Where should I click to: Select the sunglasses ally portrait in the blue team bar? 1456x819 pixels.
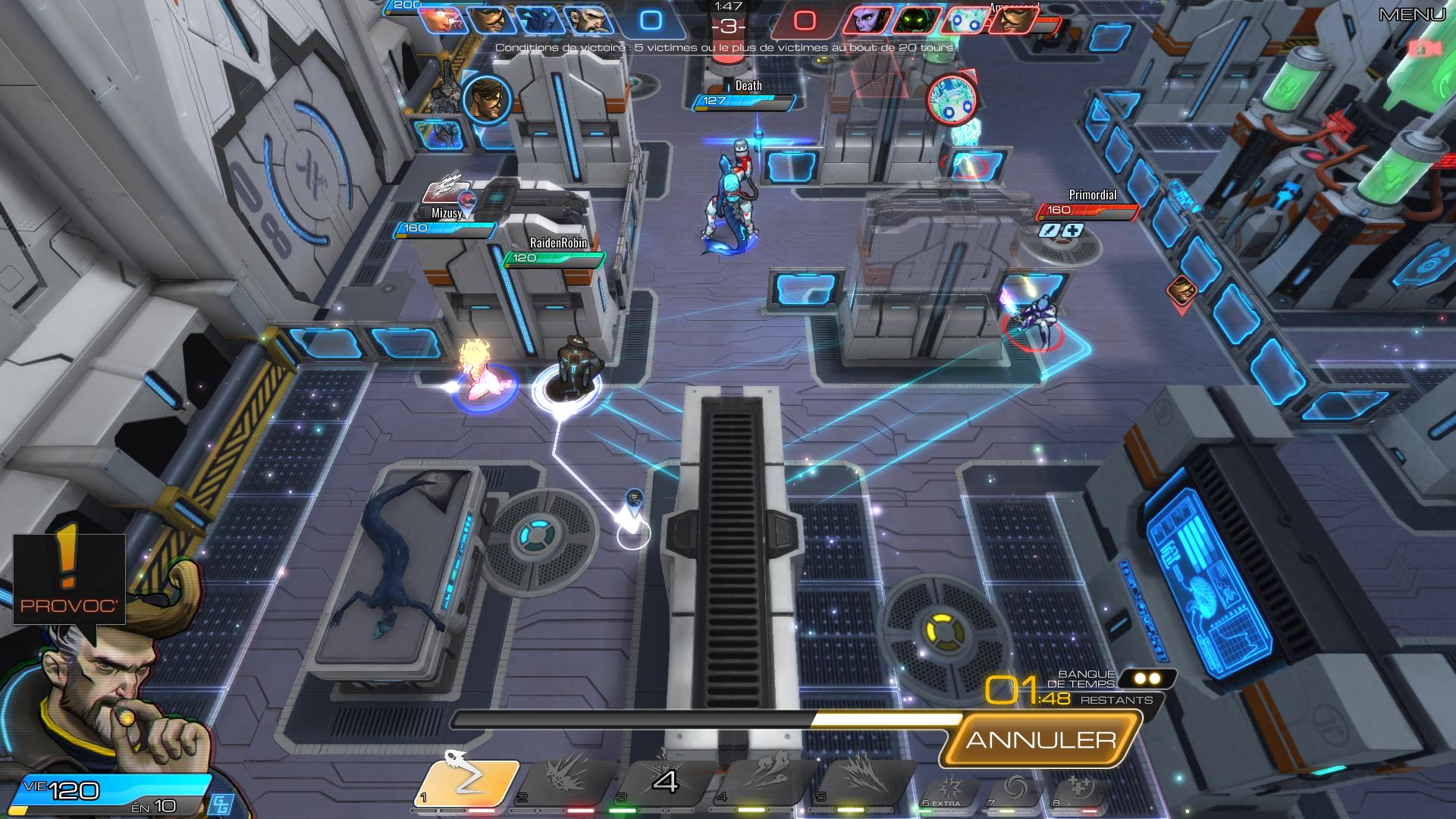pos(490,20)
